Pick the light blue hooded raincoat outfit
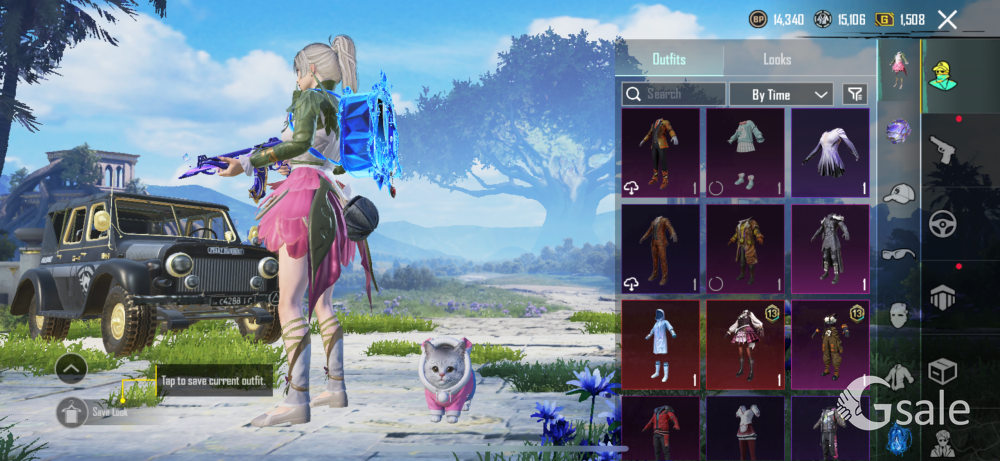The width and height of the screenshot is (1000, 461). point(660,343)
